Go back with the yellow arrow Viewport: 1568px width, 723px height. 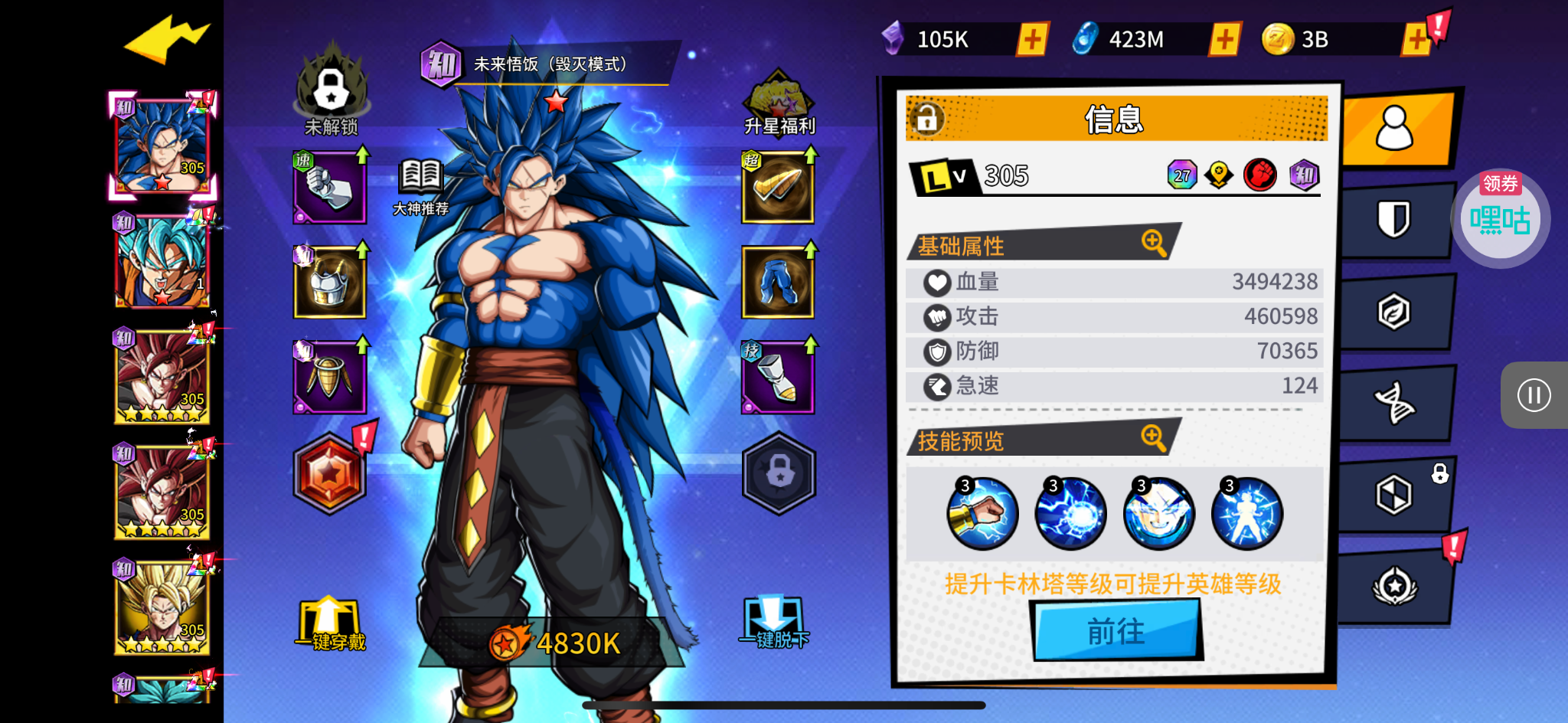[x=166, y=38]
